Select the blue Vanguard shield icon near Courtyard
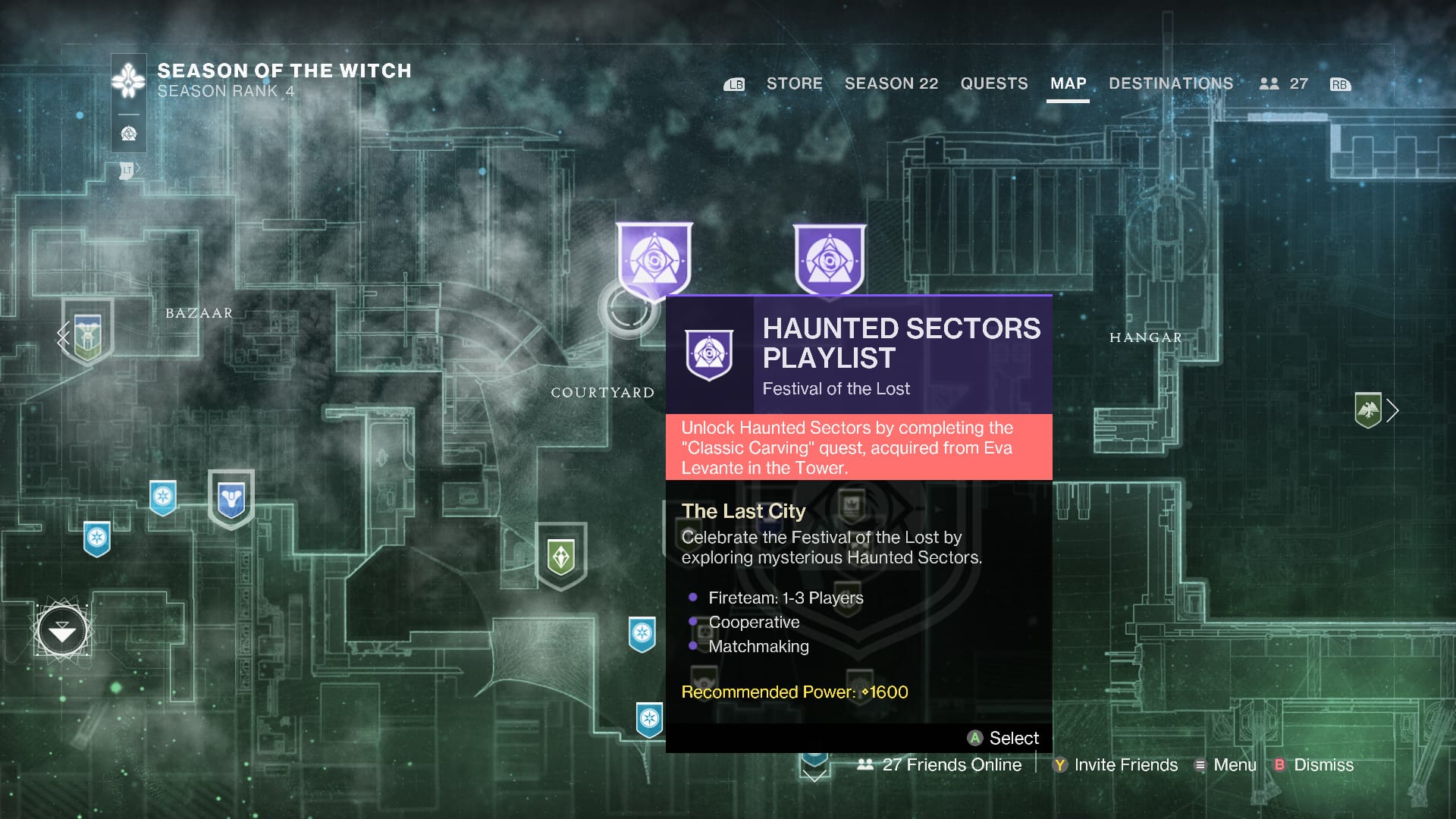The height and width of the screenshot is (819, 1456). pos(231,498)
